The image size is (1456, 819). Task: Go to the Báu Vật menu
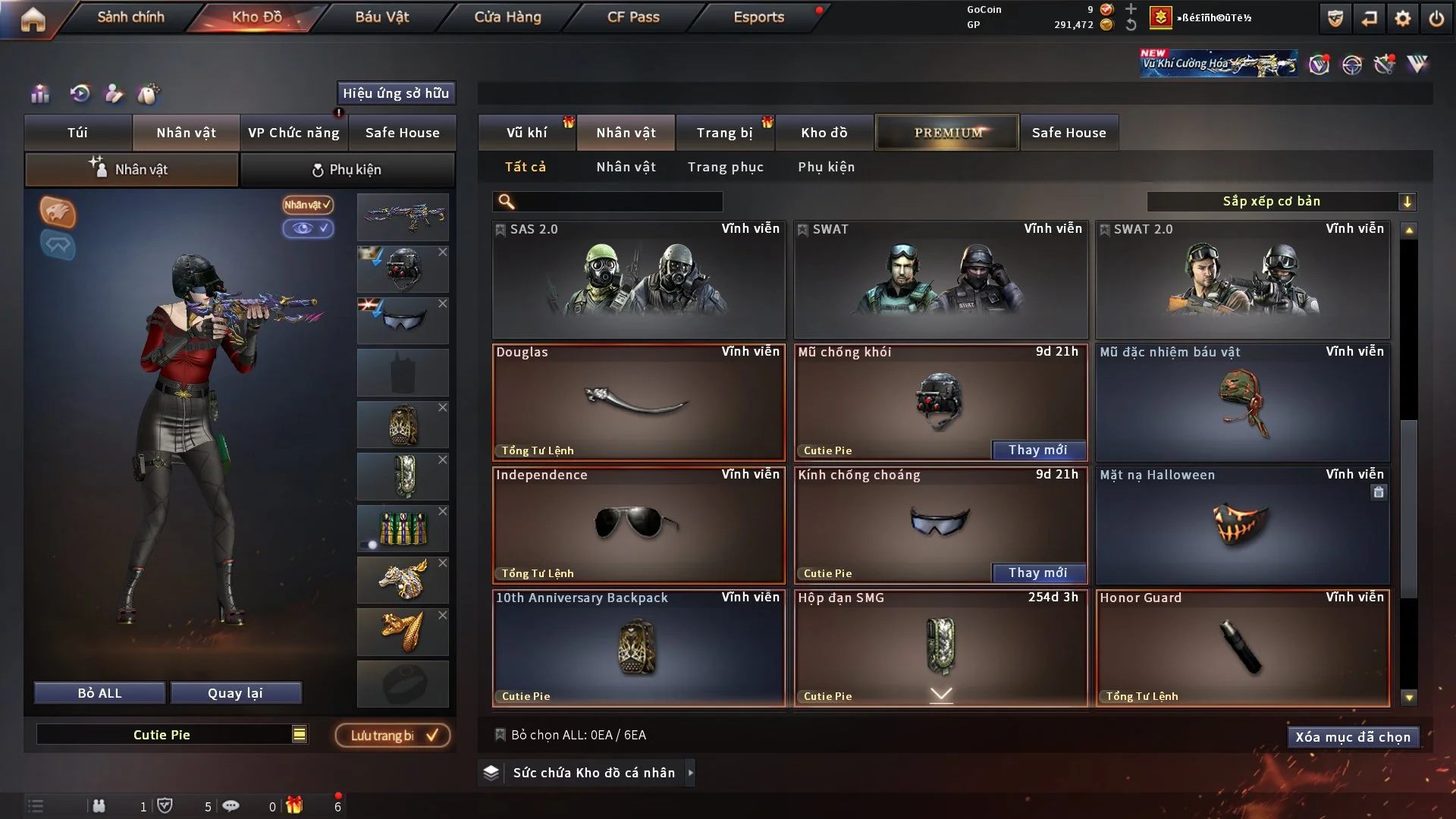(x=381, y=17)
